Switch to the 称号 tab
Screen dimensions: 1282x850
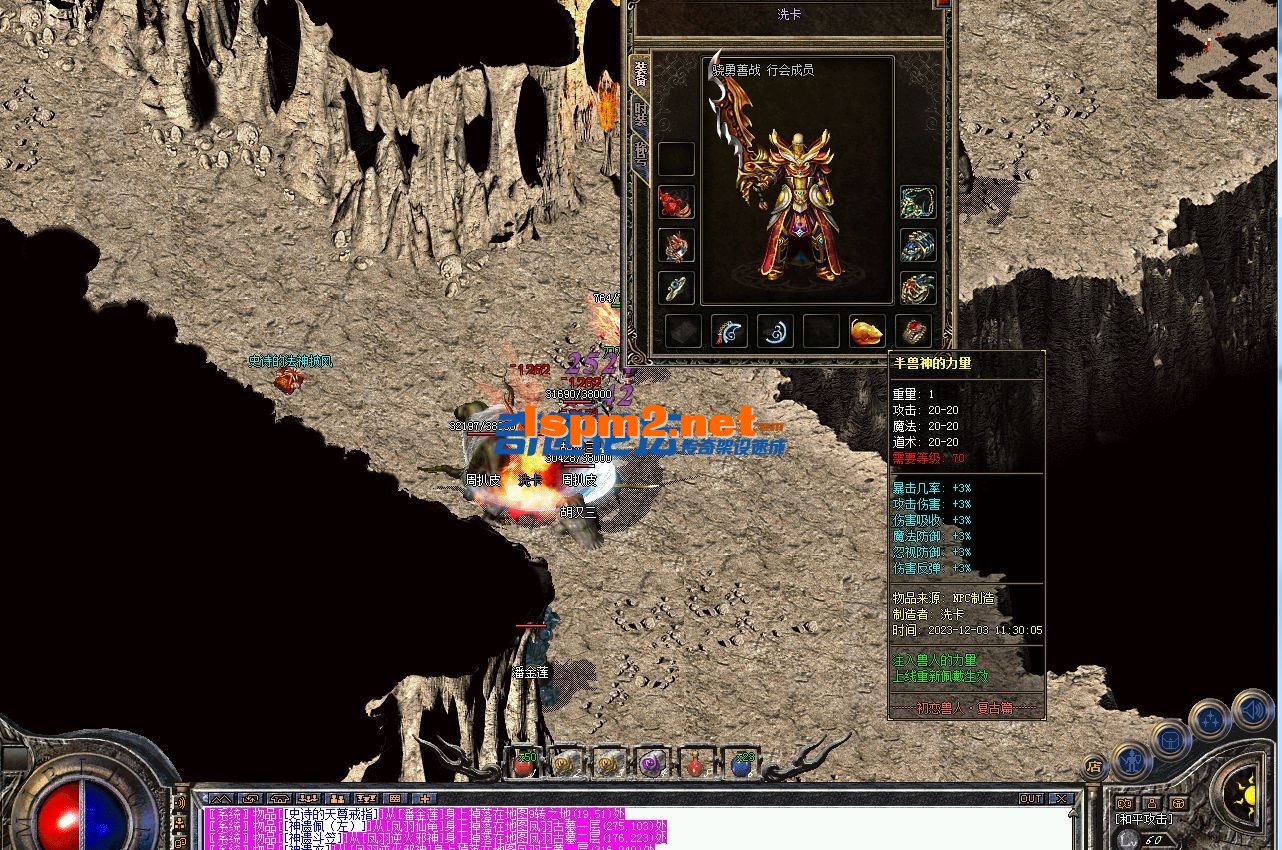coord(641,152)
